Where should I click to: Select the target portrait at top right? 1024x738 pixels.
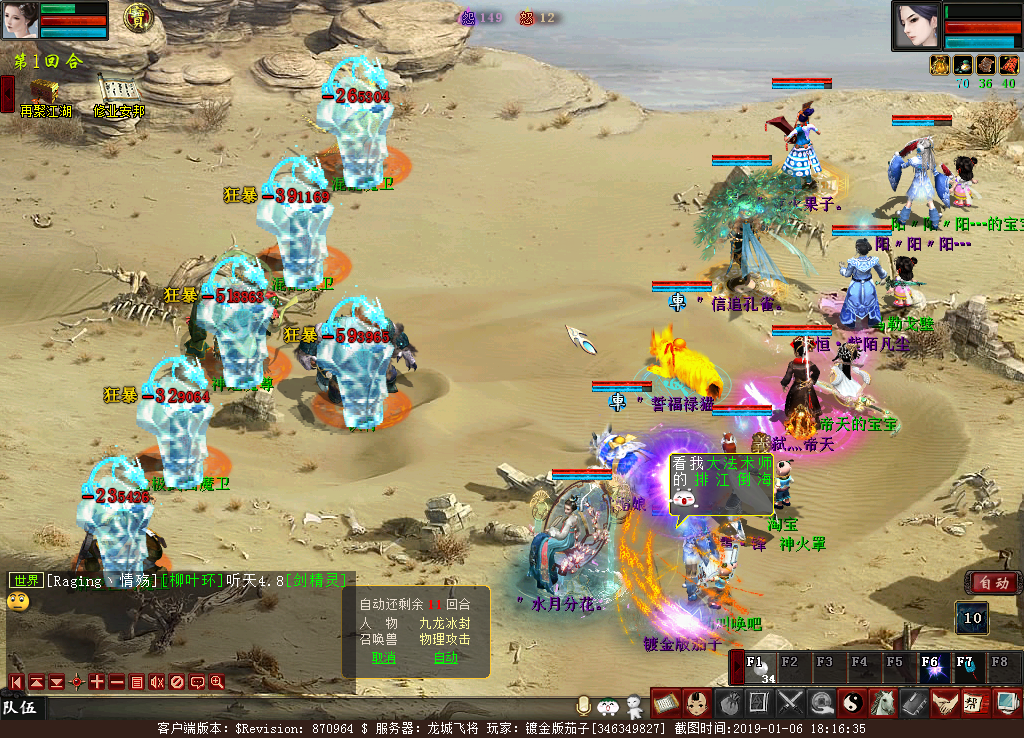click(917, 26)
